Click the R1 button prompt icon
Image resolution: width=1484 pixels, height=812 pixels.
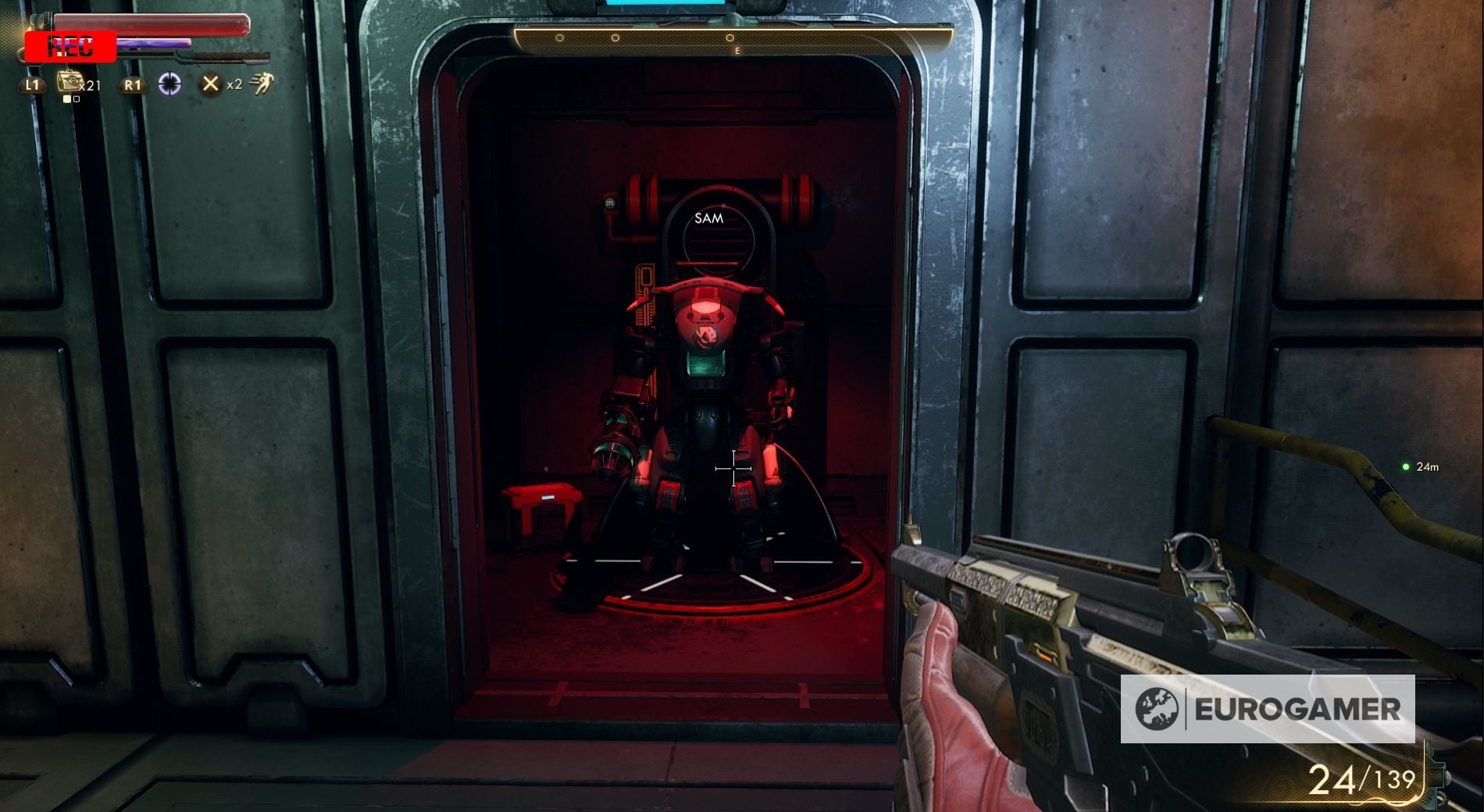coord(133,86)
